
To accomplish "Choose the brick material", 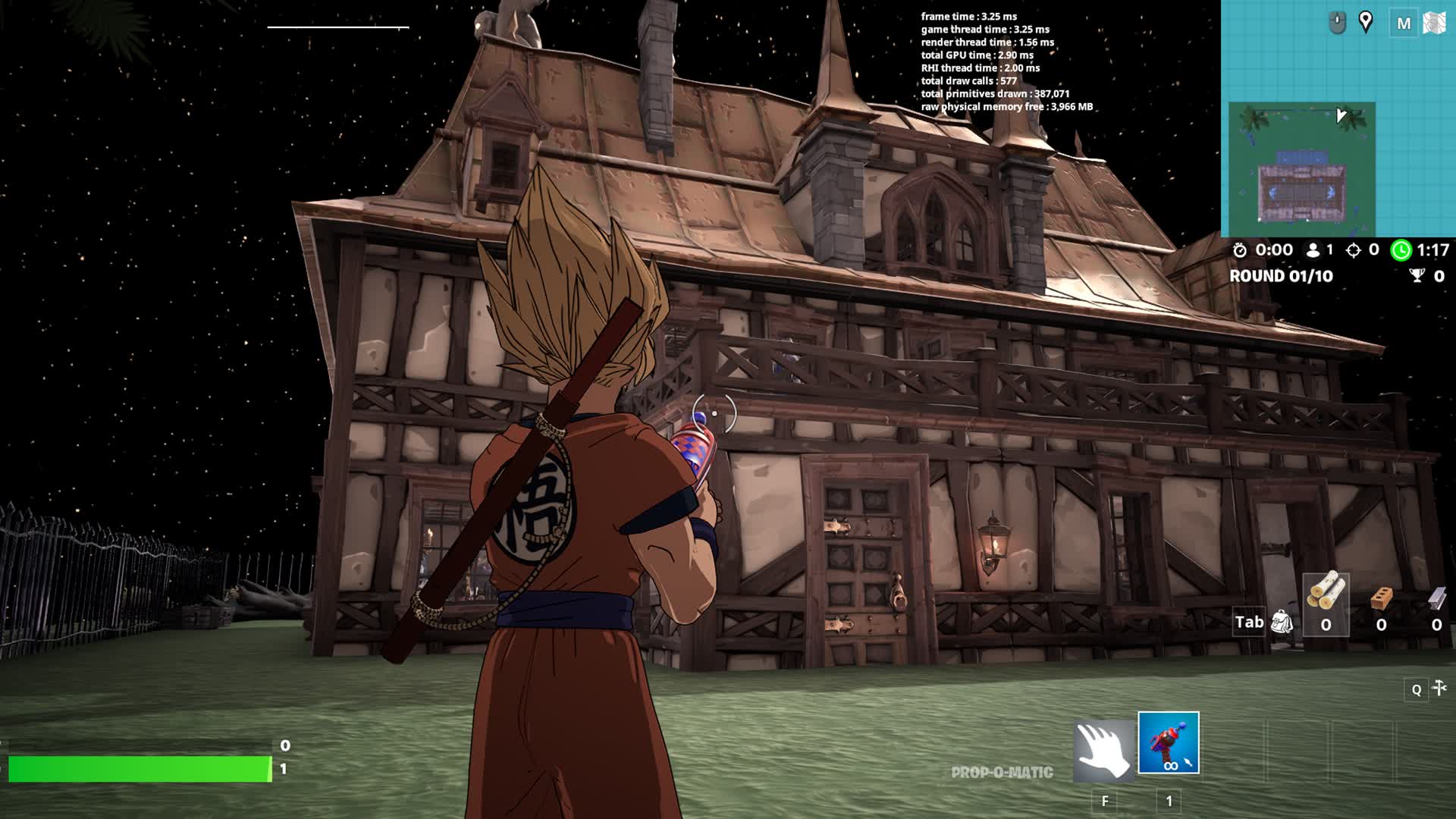I will pyautogui.click(x=1382, y=599).
